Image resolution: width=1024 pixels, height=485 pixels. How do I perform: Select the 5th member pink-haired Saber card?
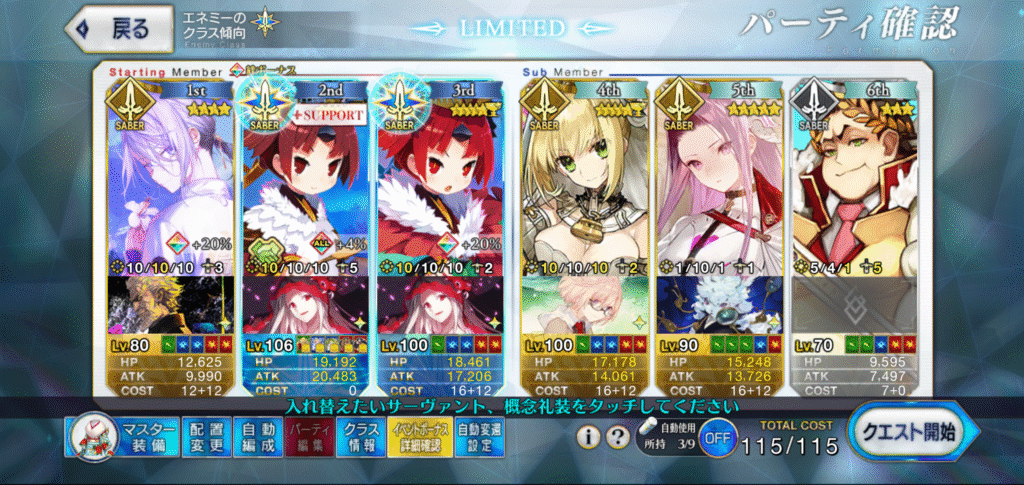point(716,180)
